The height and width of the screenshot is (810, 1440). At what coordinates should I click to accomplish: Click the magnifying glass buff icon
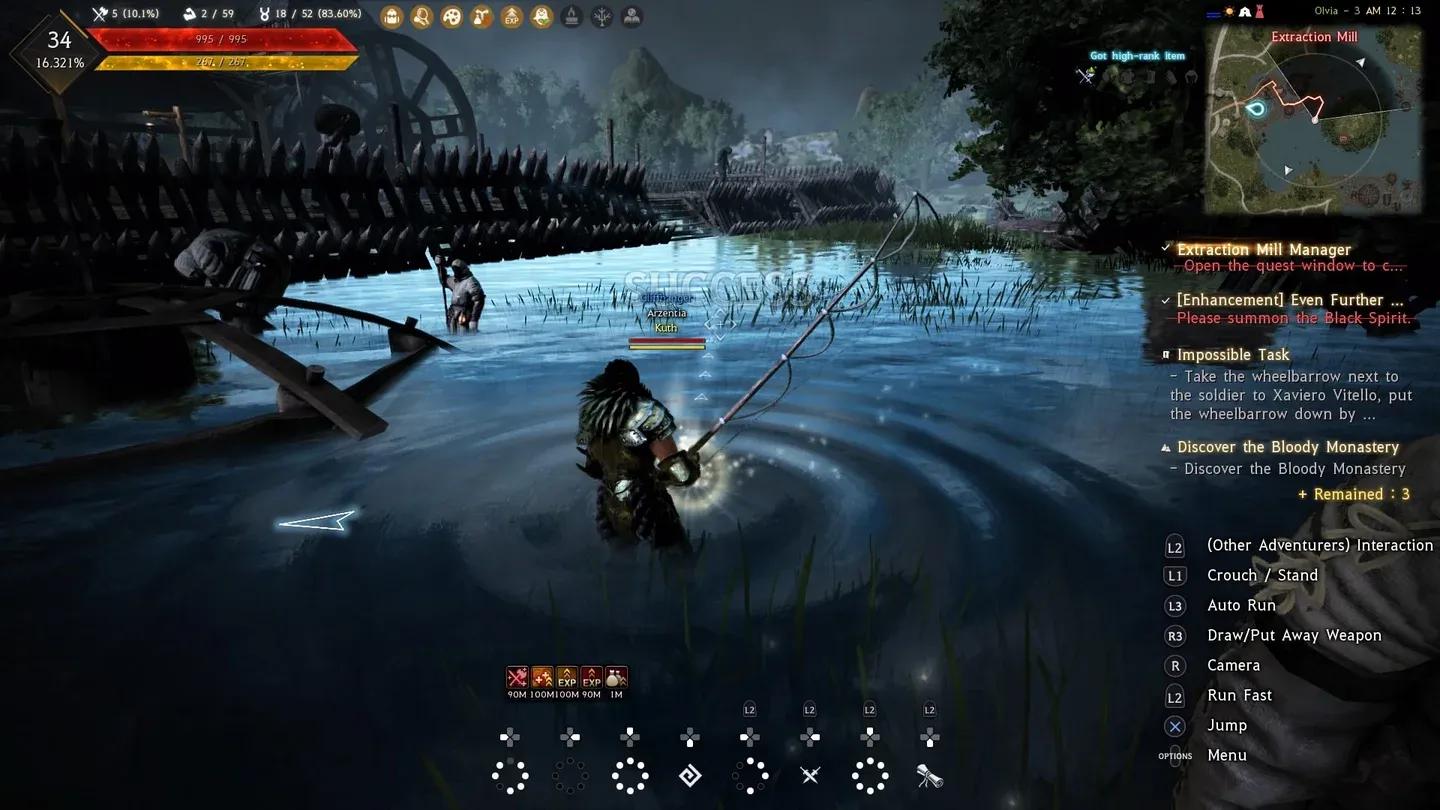pos(422,16)
